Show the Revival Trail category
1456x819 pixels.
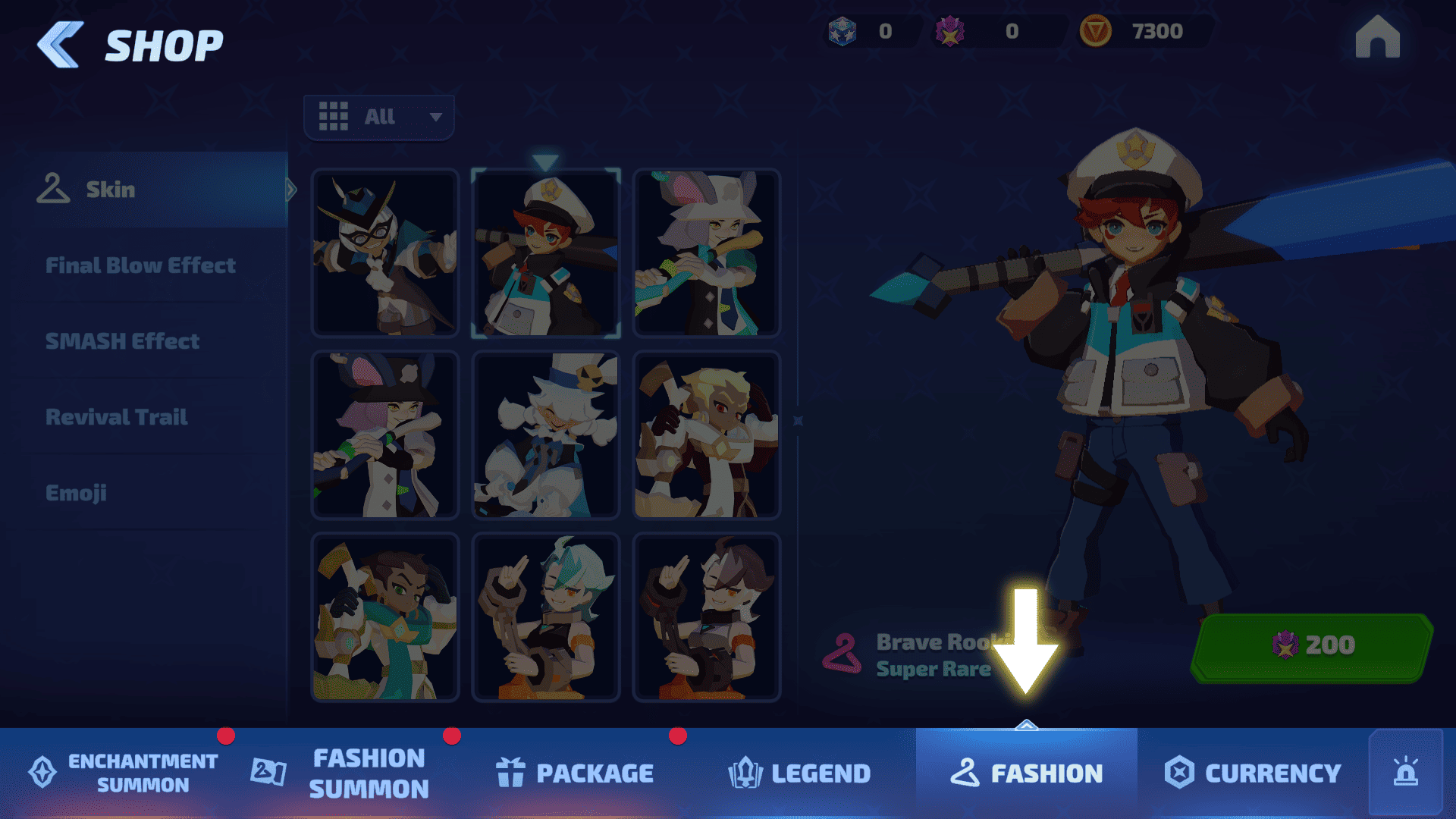117,417
